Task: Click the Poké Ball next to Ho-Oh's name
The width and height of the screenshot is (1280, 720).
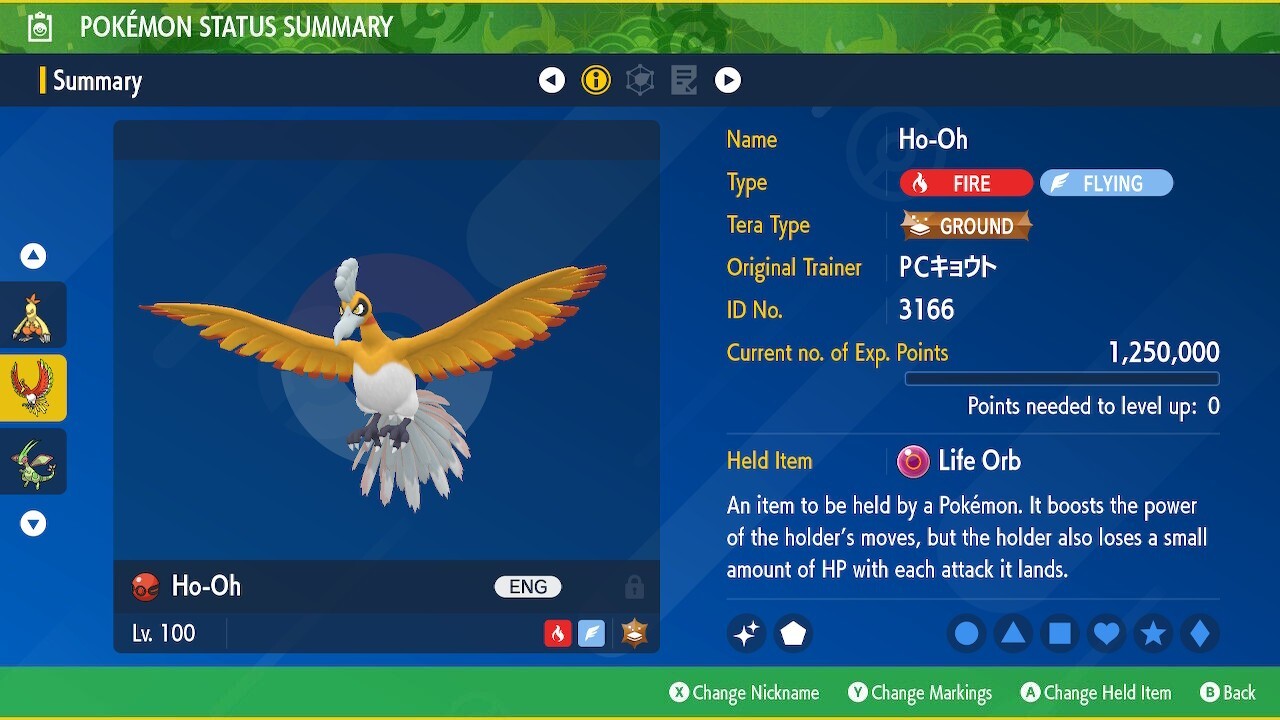Action: [x=144, y=587]
